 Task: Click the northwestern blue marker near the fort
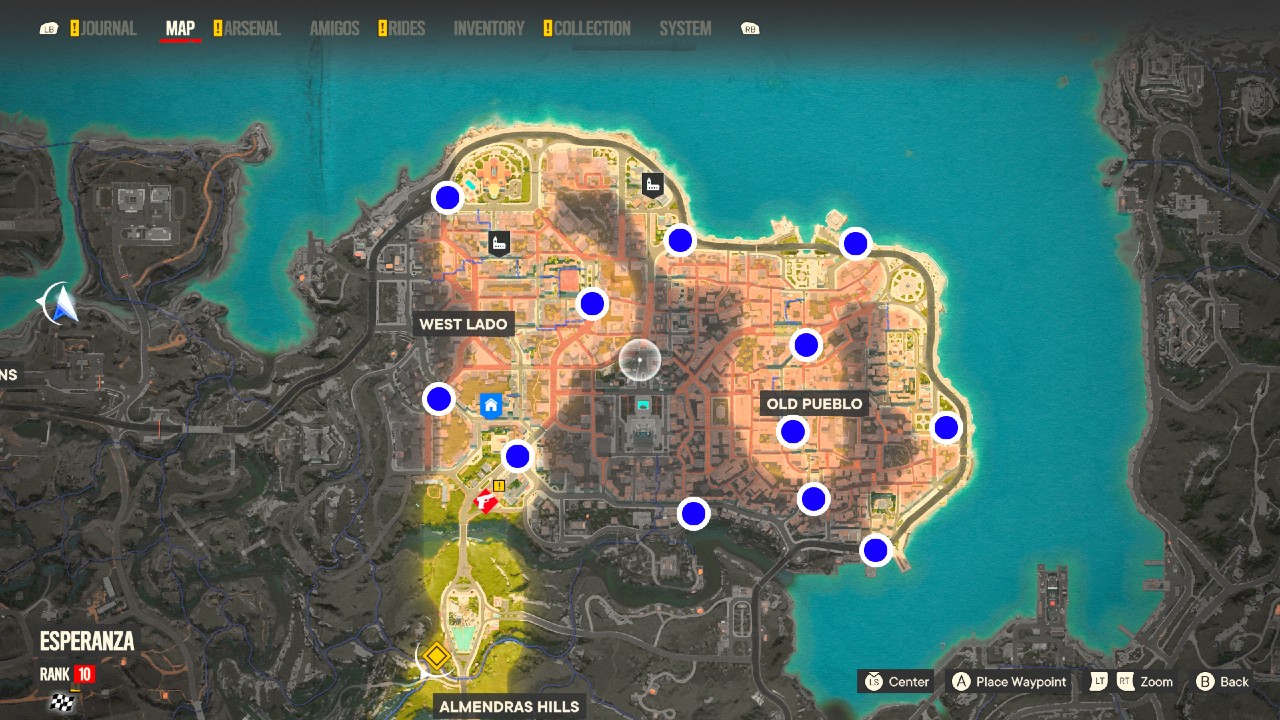[446, 197]
